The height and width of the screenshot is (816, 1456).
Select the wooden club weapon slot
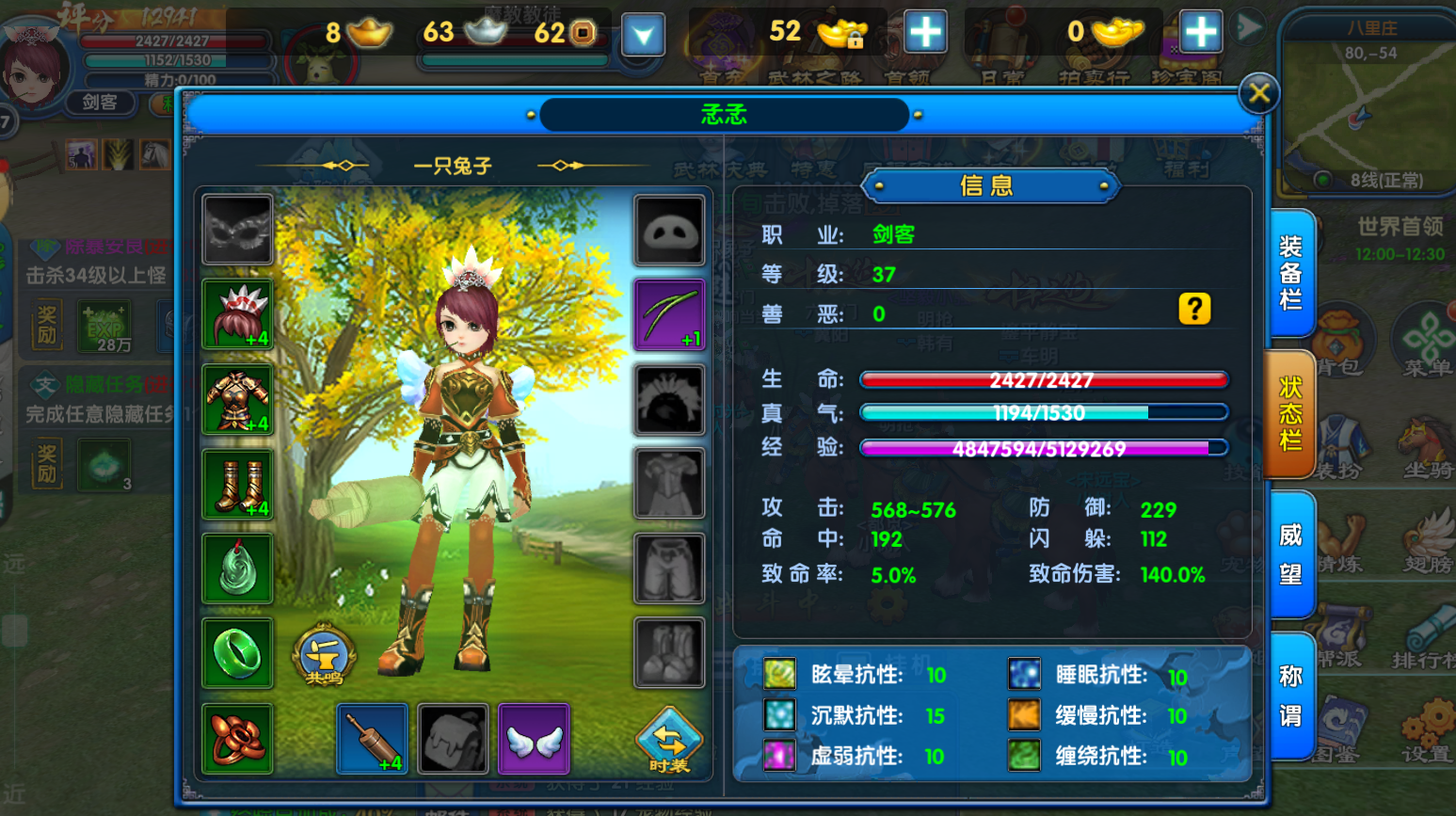pyautogui.click(x=372, y=739)
